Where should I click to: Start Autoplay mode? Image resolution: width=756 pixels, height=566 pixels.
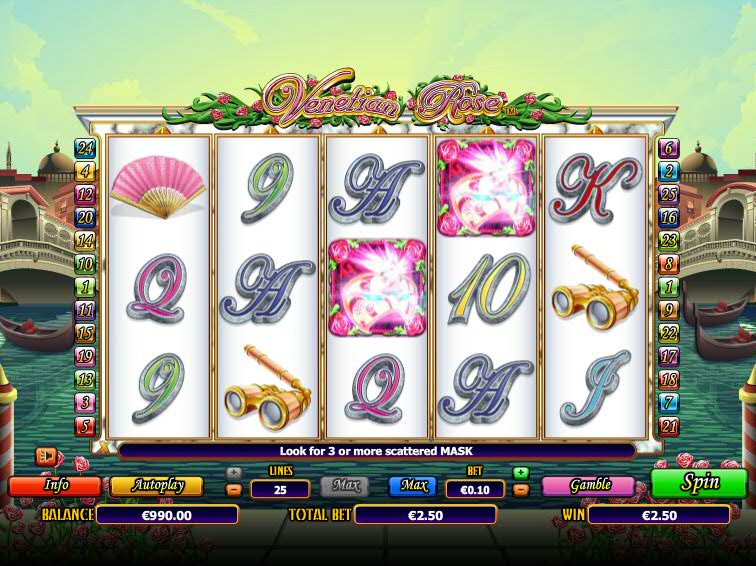pos(156,485)
